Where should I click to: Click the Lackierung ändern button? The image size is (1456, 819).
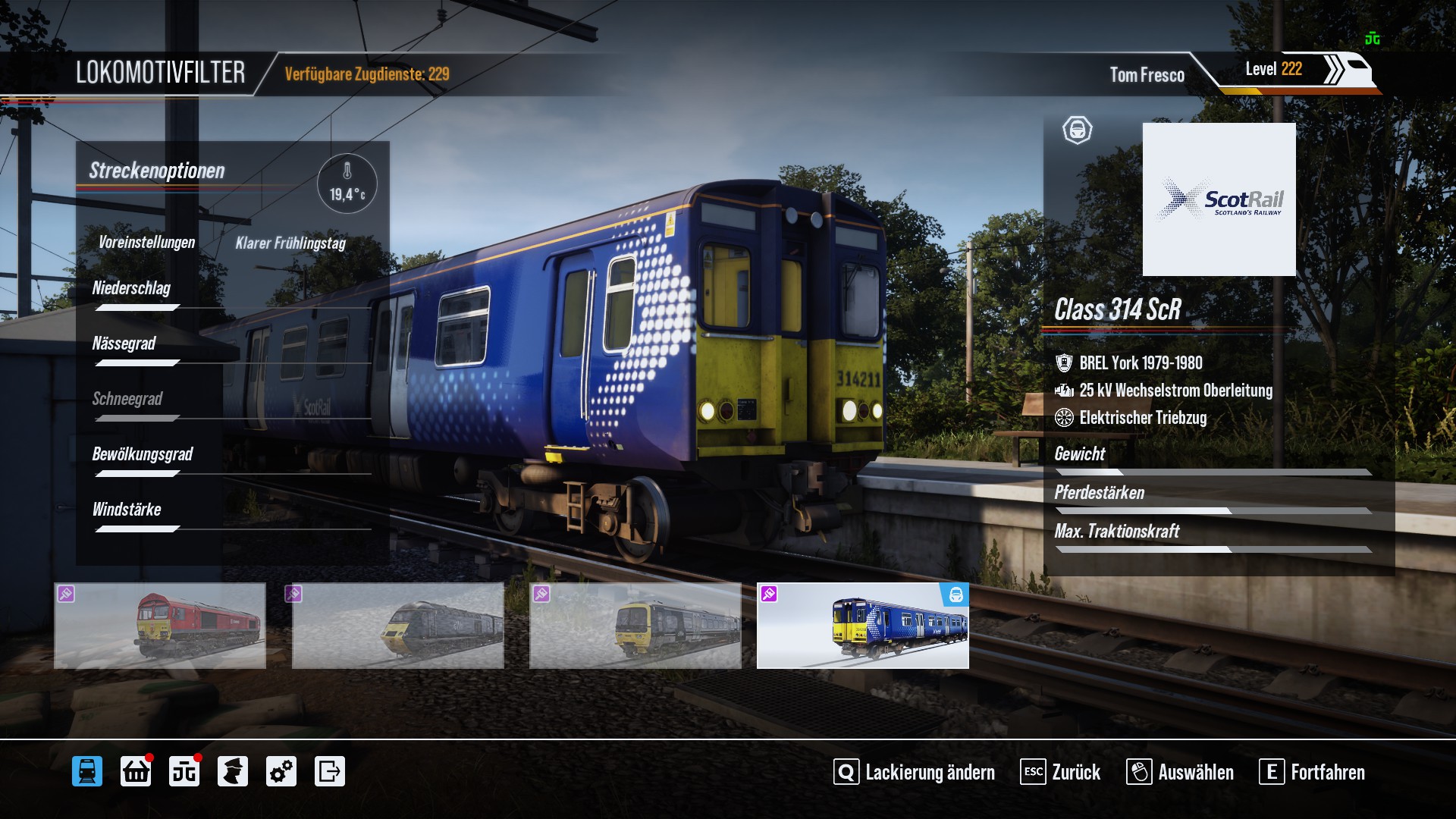915,772
